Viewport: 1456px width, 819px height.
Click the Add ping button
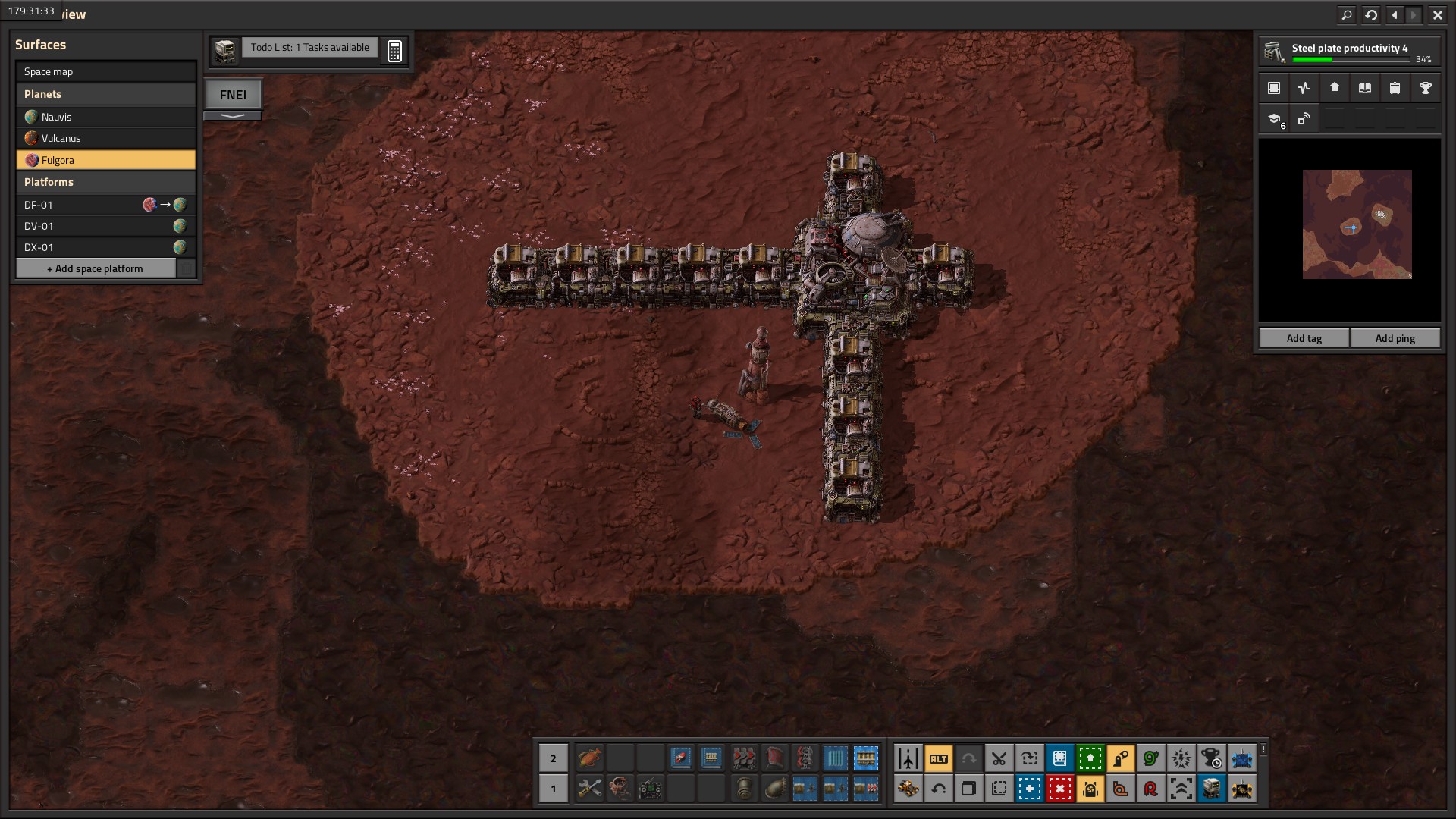[1395, 338]
